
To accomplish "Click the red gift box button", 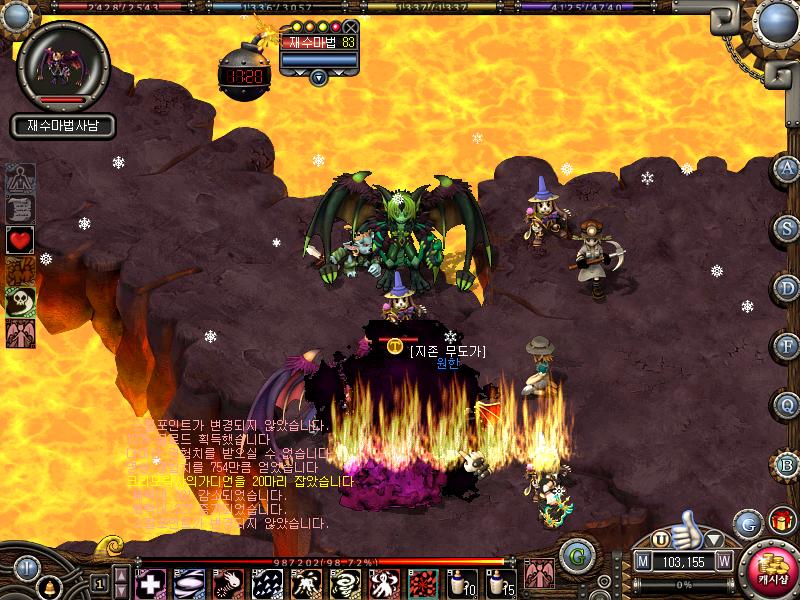I will (x=779, y=521).
